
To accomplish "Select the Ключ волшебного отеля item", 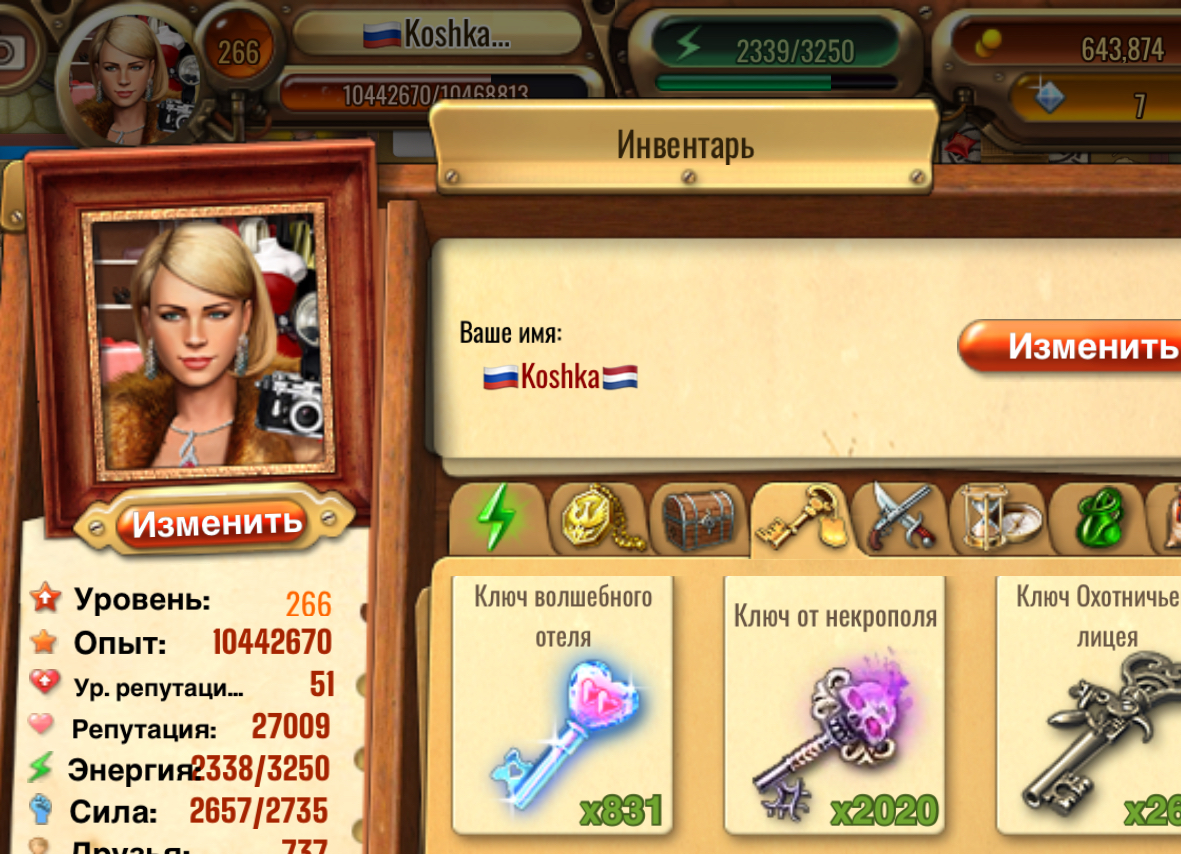I will click(562, 705).
